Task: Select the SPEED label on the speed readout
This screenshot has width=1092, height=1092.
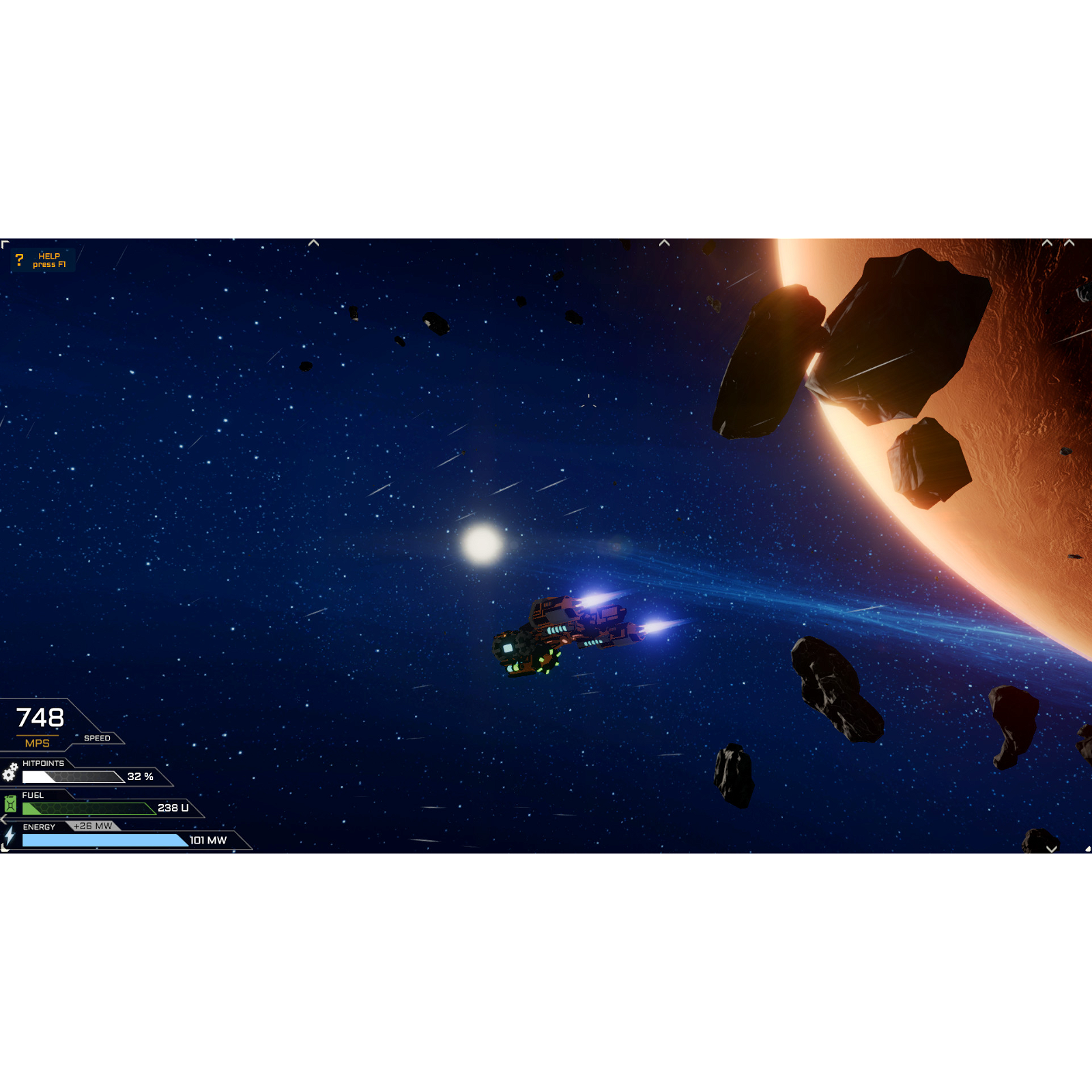Action: (96, 738)
